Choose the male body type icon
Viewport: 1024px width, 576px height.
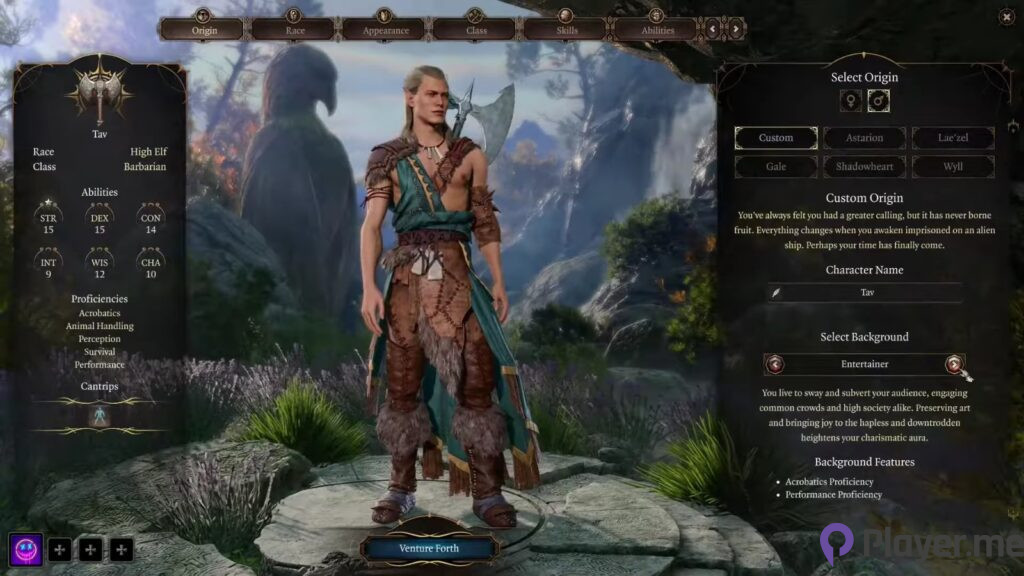click(x=879, y=101)
